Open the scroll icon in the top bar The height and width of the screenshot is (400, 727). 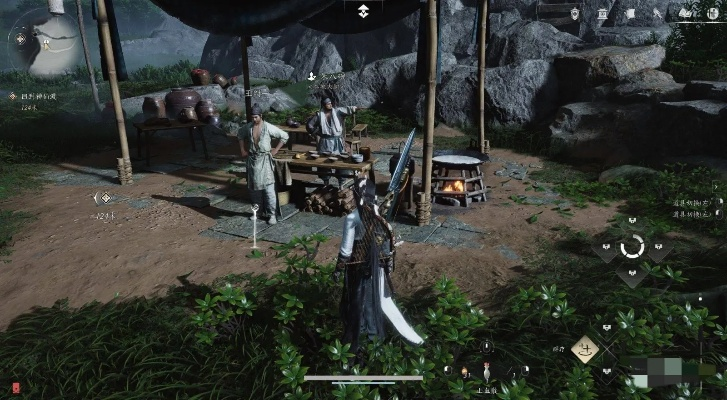630,14
